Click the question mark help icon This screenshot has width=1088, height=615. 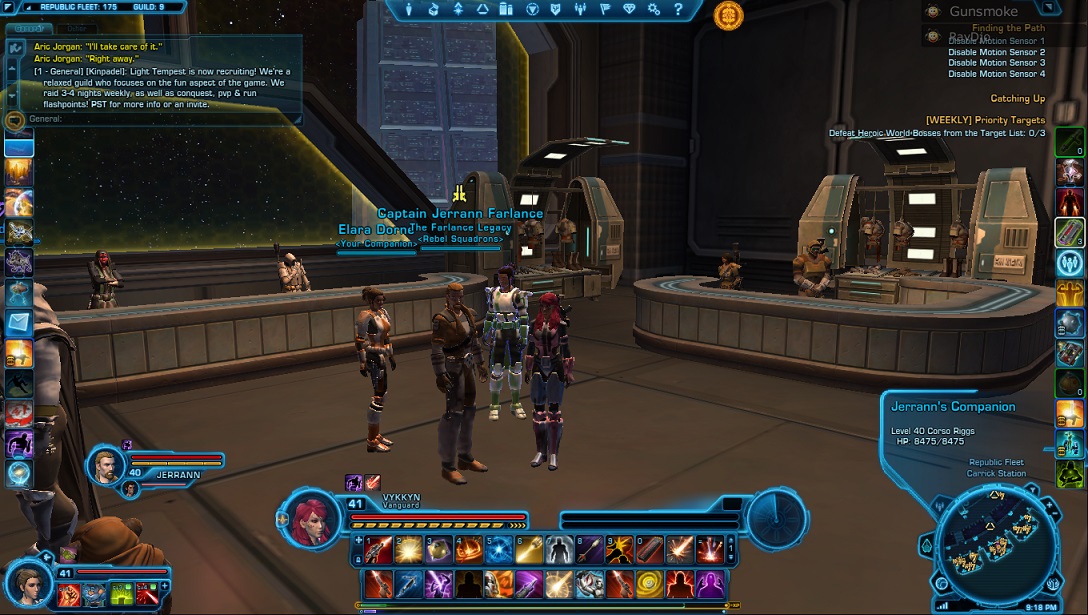pos(678,9)
